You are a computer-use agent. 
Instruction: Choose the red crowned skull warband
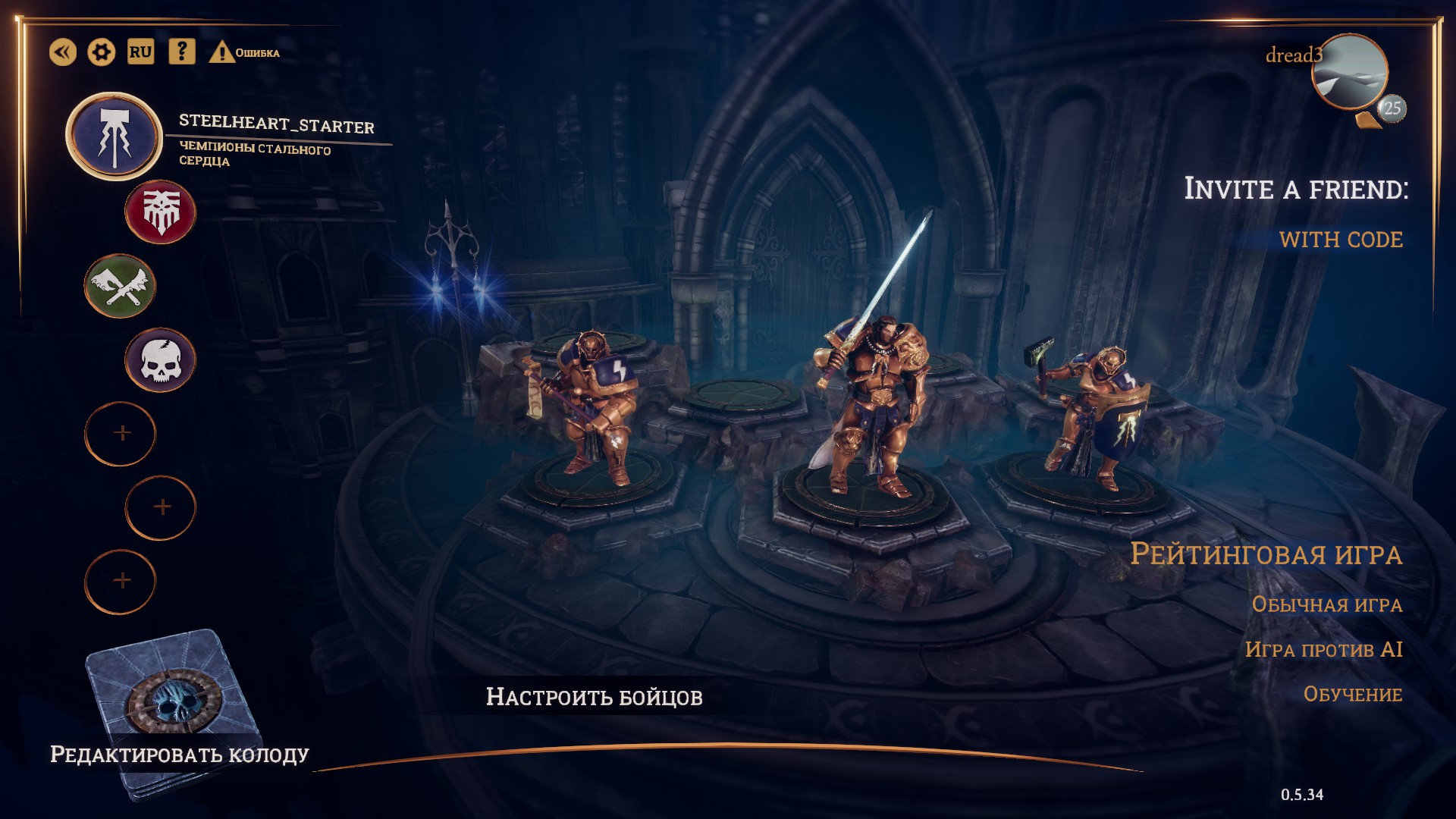point(160,212)
